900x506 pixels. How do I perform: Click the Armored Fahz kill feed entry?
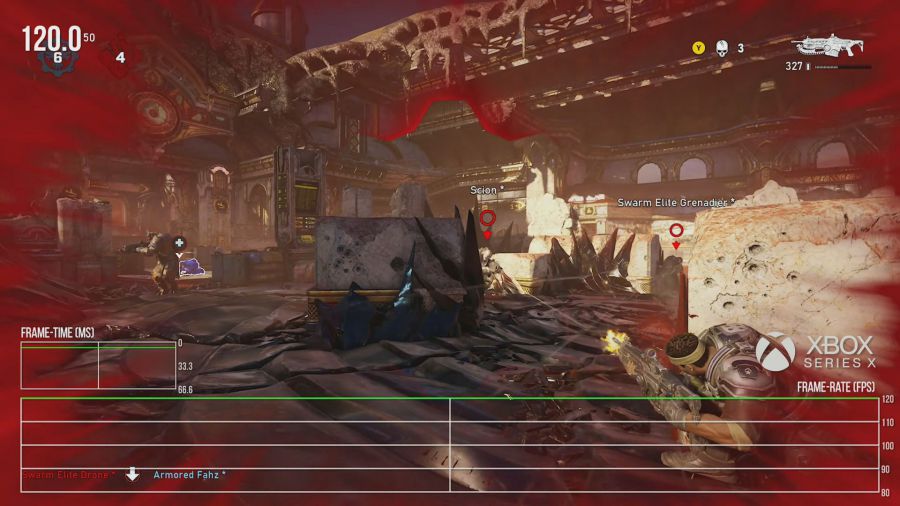(189, 474)
